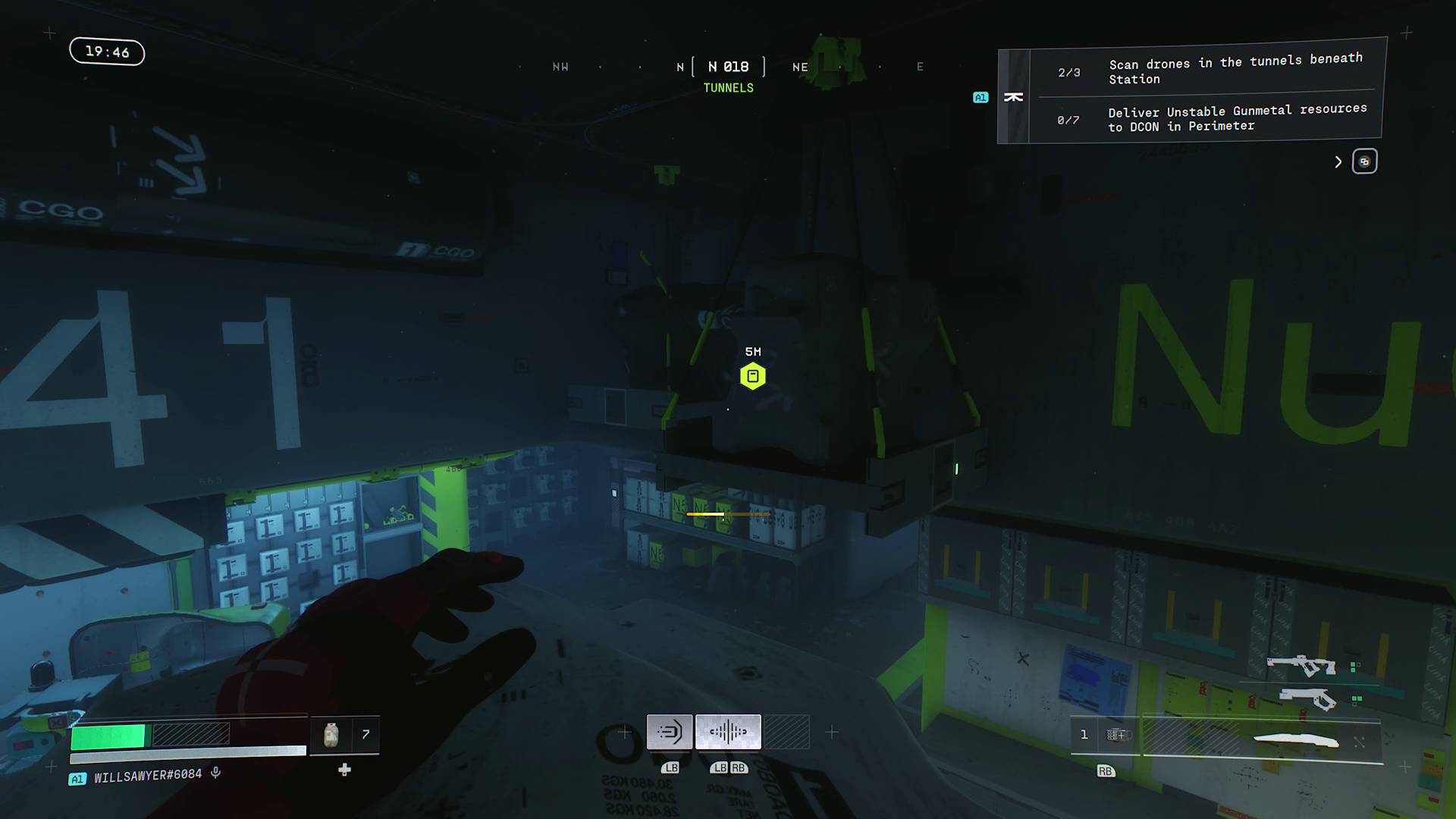This screenshot has width=1456, height=819.
Task: Click the 19:46 mission timer
Action: [x=106, y=52]
